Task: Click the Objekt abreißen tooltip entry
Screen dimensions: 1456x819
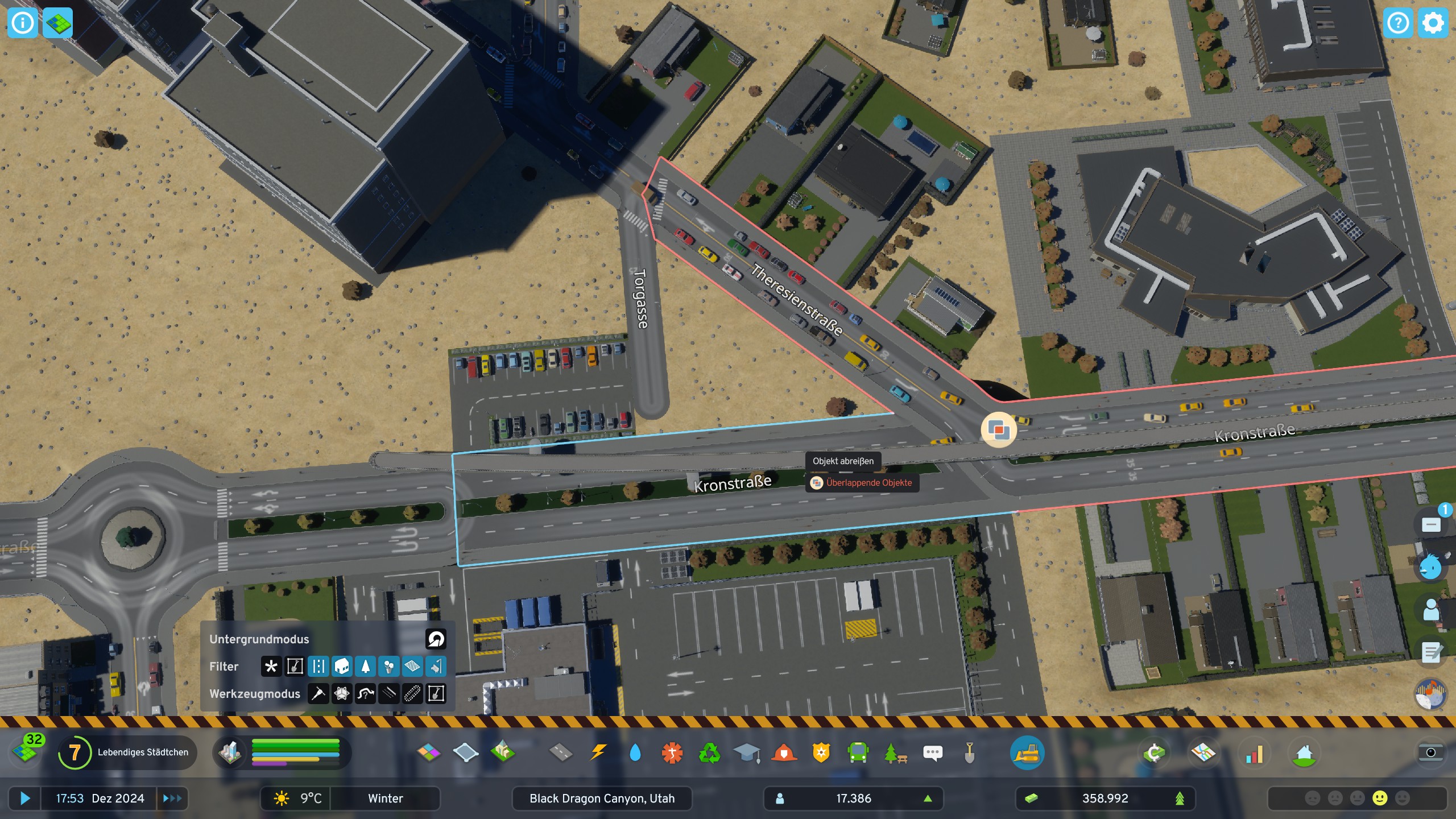Action: pyautogui.click(x=843, y=462)
